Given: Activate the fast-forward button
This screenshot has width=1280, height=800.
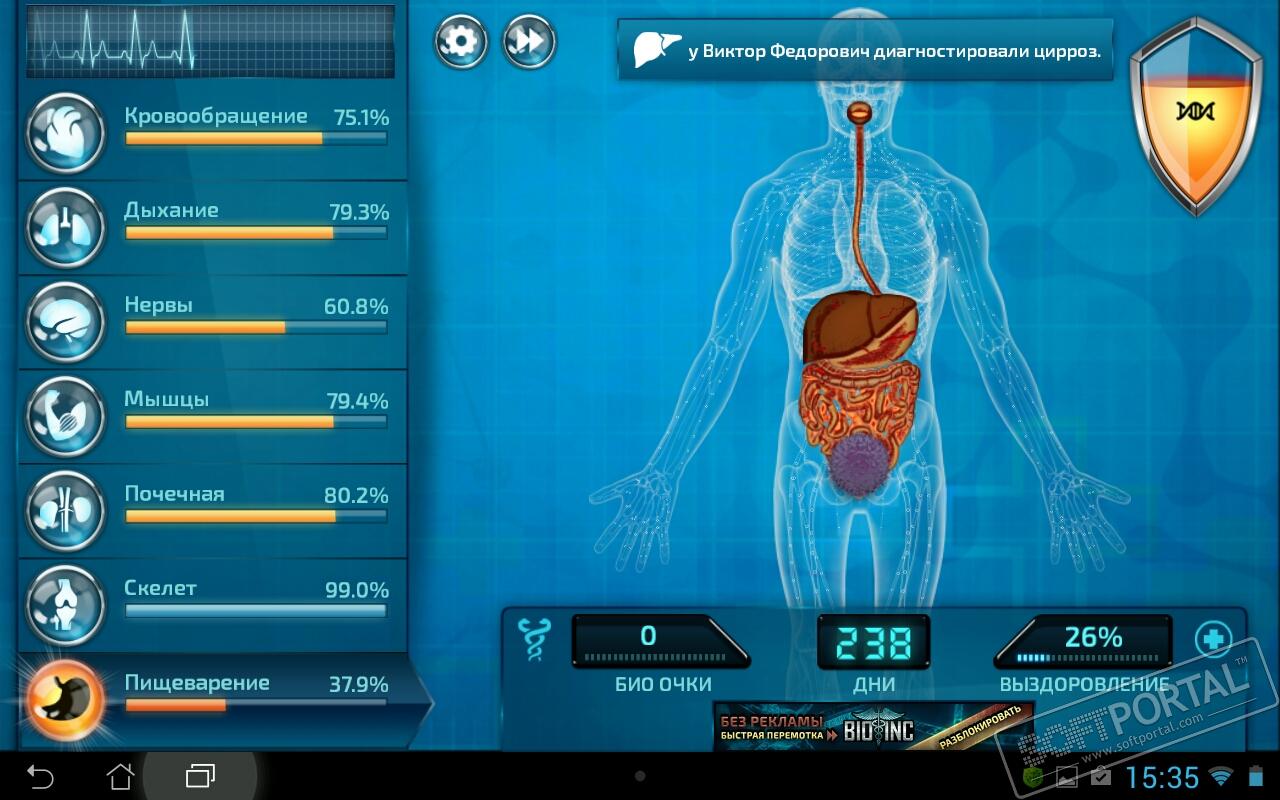Looking at the screenshot, I should click(x=529, y=42).
